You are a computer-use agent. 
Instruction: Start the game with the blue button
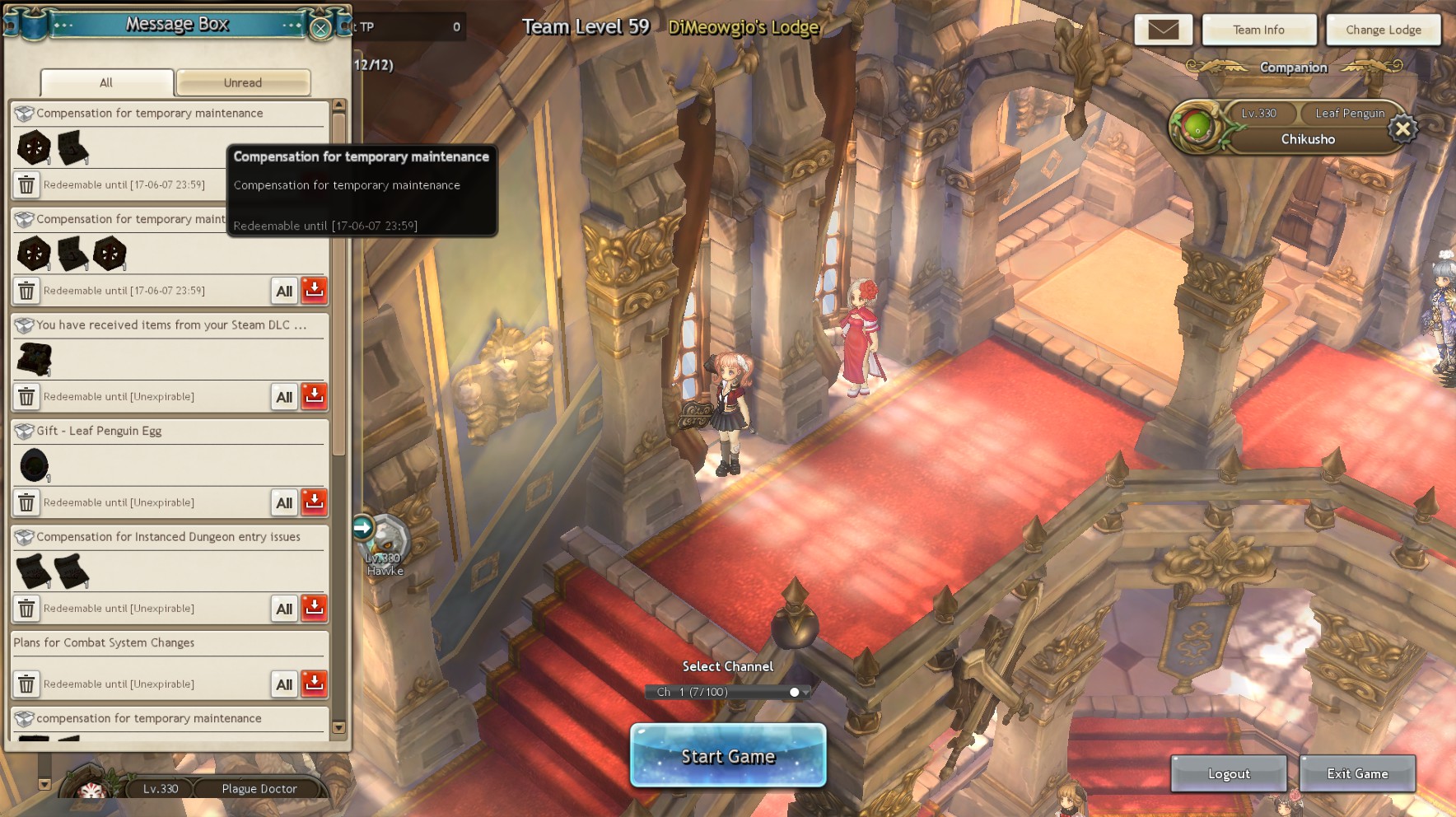click(728, 755)
